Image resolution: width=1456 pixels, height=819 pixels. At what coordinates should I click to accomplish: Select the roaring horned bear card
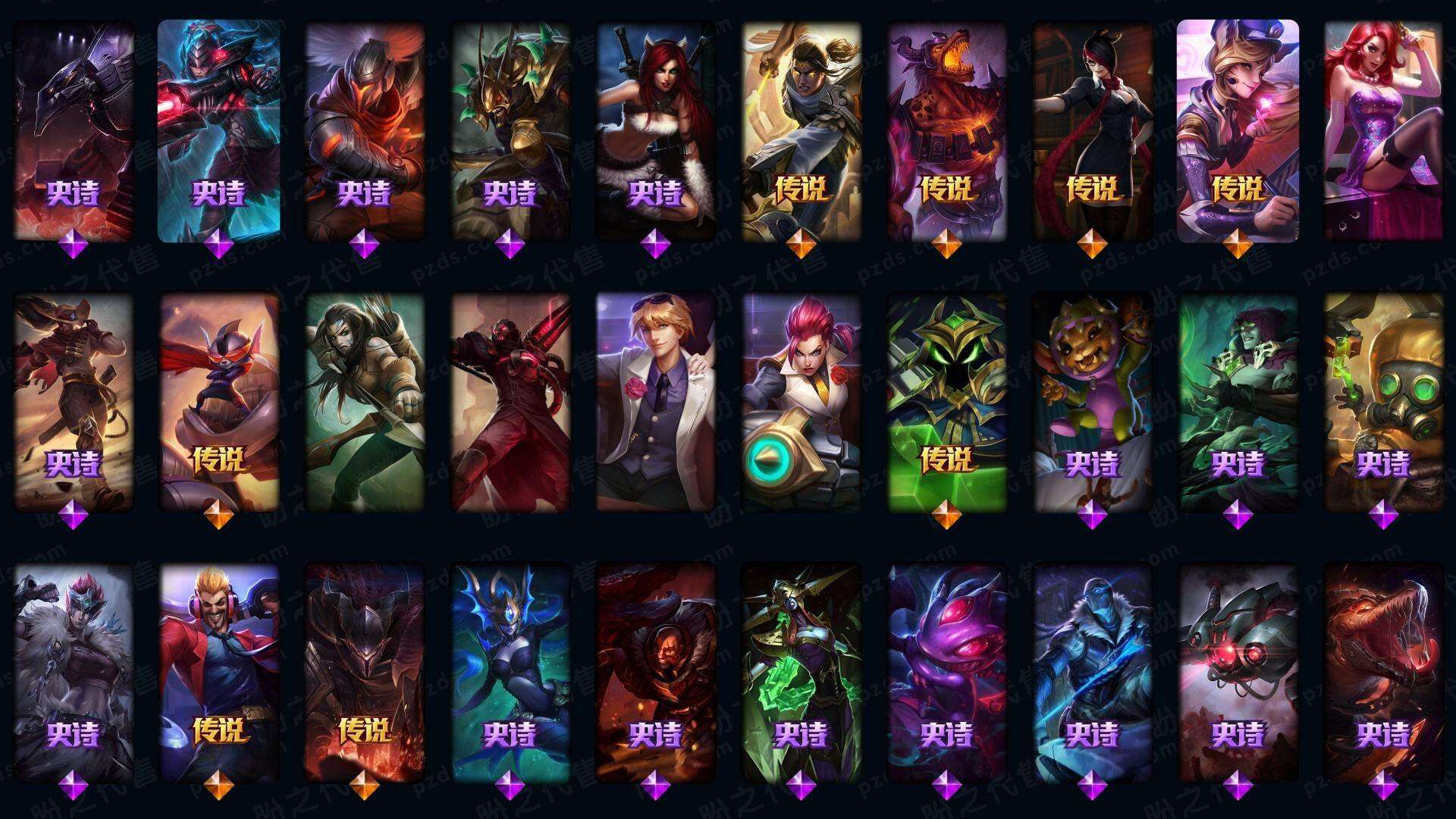pyautogui.click(x=946, y=129)
